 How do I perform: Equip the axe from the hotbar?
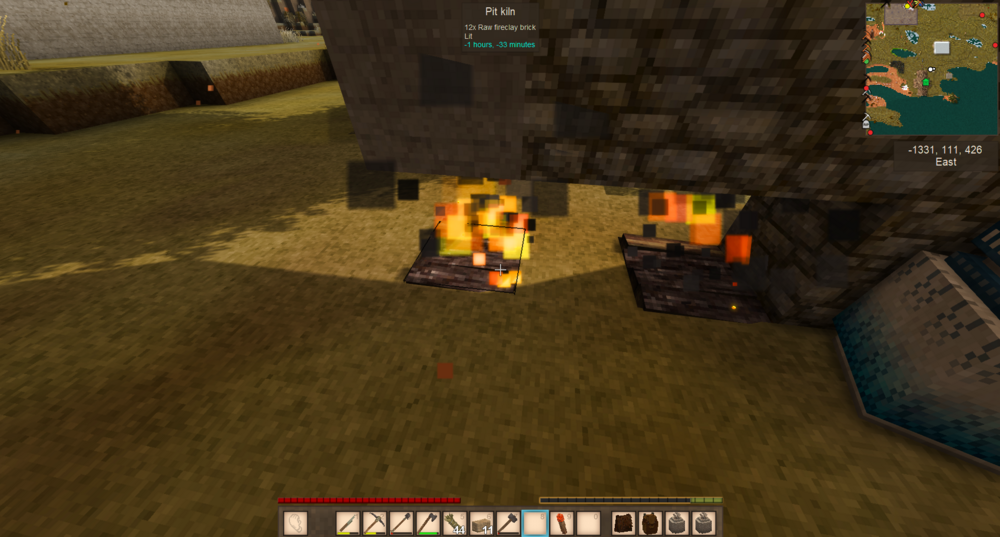(429, 522)
